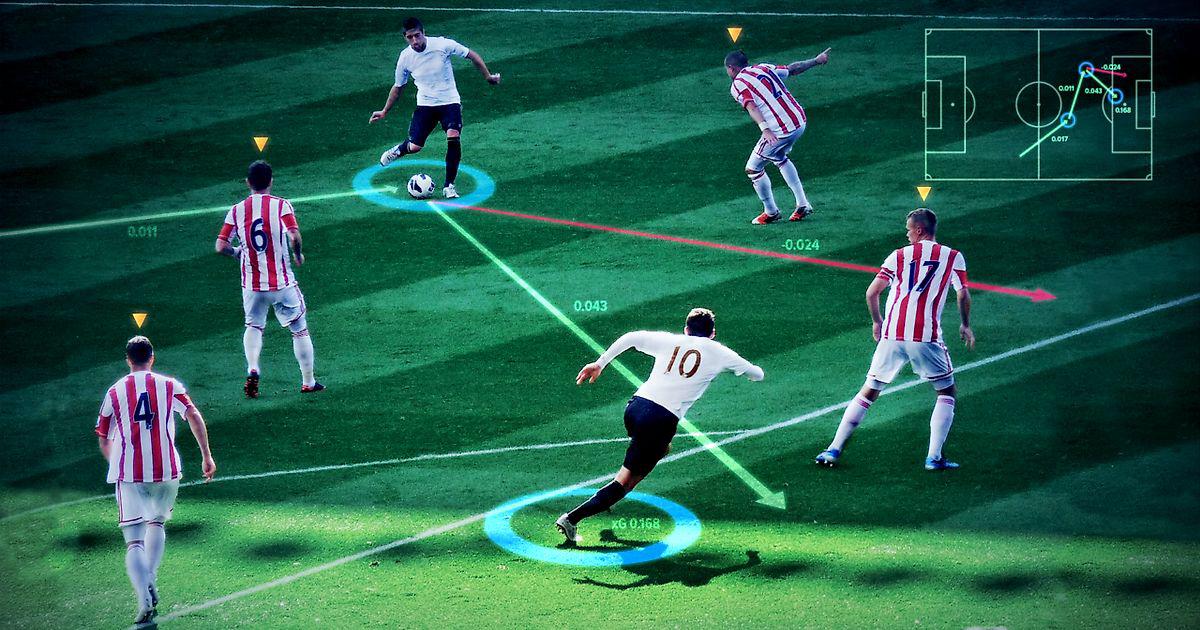The width and height of the screenshot is (1200, 630).
Task: Click the pitch minimap diagram
Action: pyautogui.click(x=1038, y=104)
